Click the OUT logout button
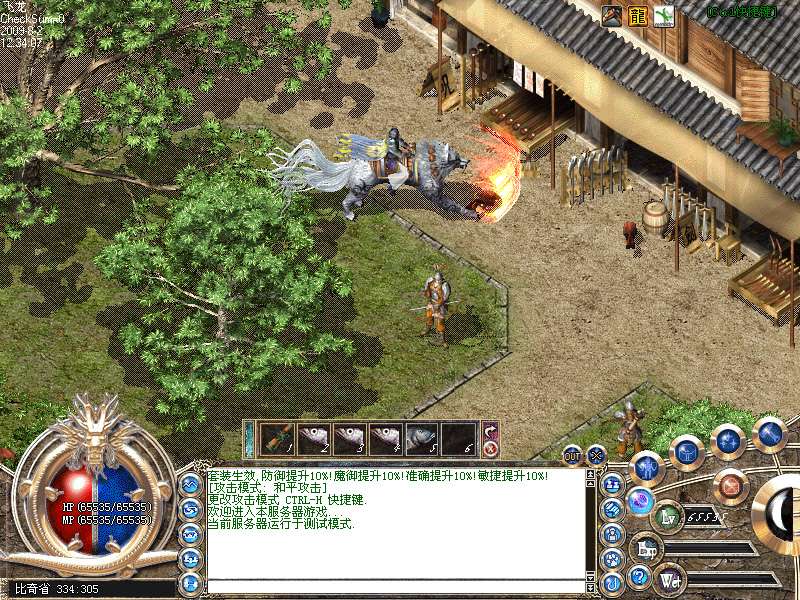This screenshot has width=800, height=600. pyautogui.click(x=572, y=456)
